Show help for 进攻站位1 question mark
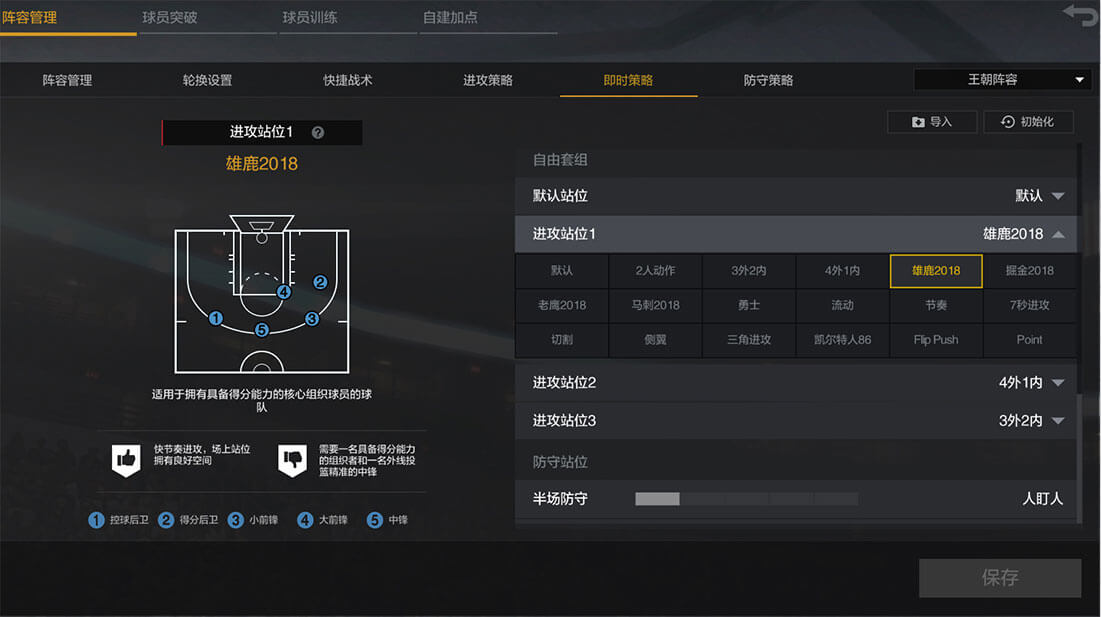The image size is (1101, 617). 318,132
